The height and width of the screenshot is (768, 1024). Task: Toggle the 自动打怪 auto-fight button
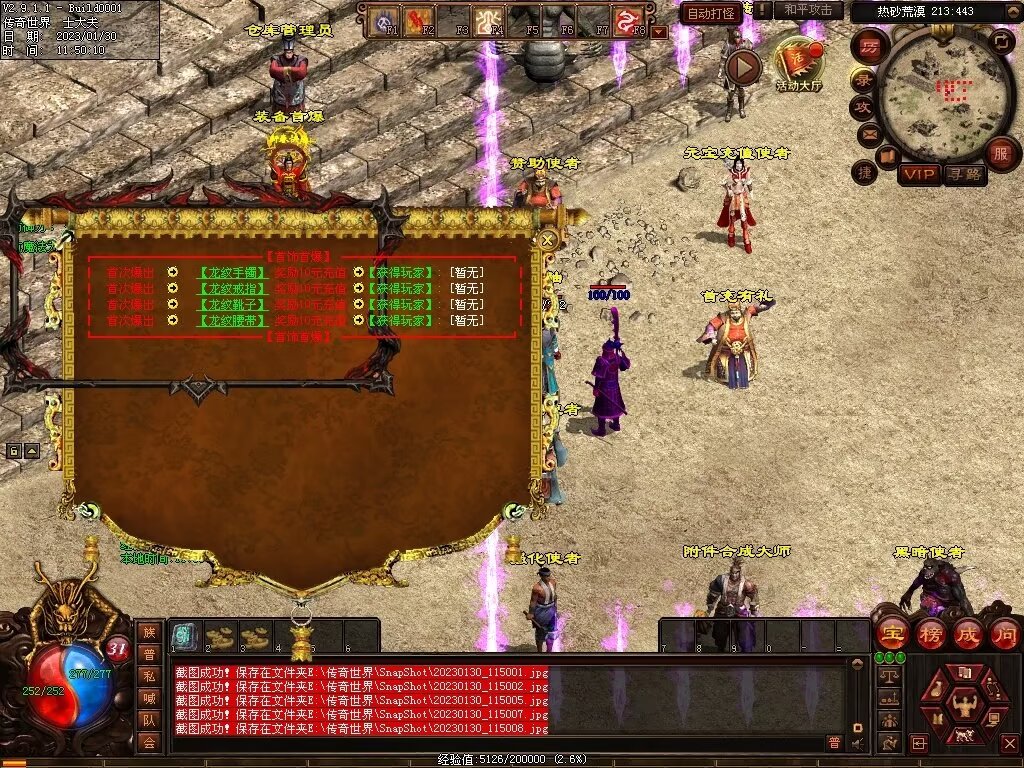tap(711, 13)
